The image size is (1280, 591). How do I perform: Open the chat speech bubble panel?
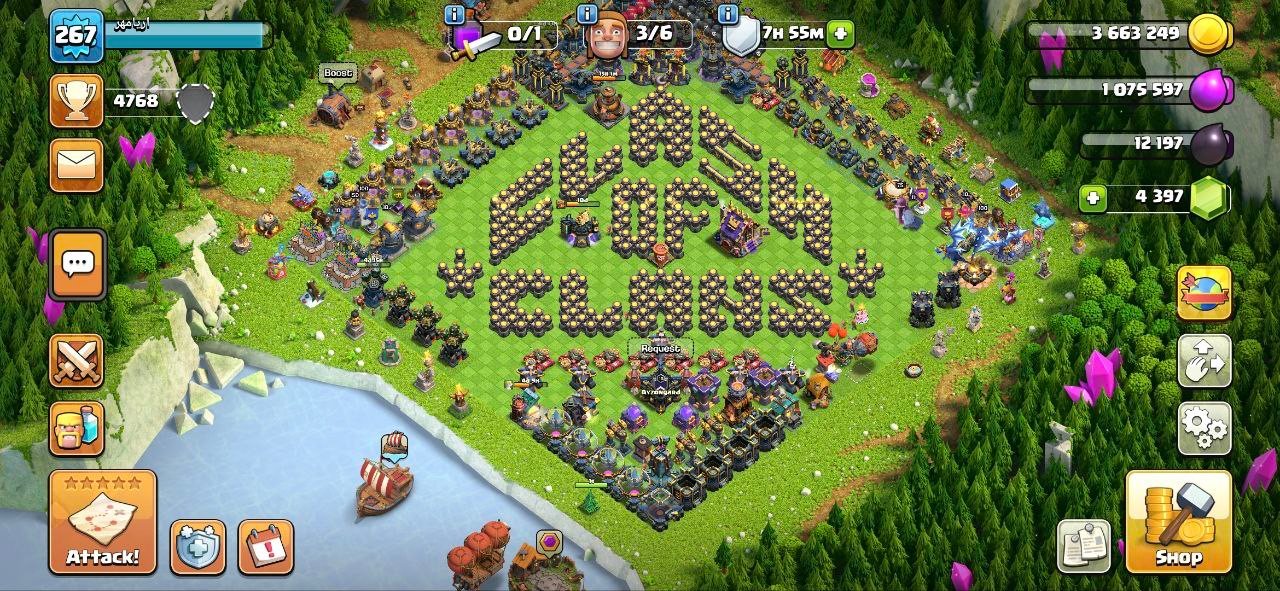[78, 265]
